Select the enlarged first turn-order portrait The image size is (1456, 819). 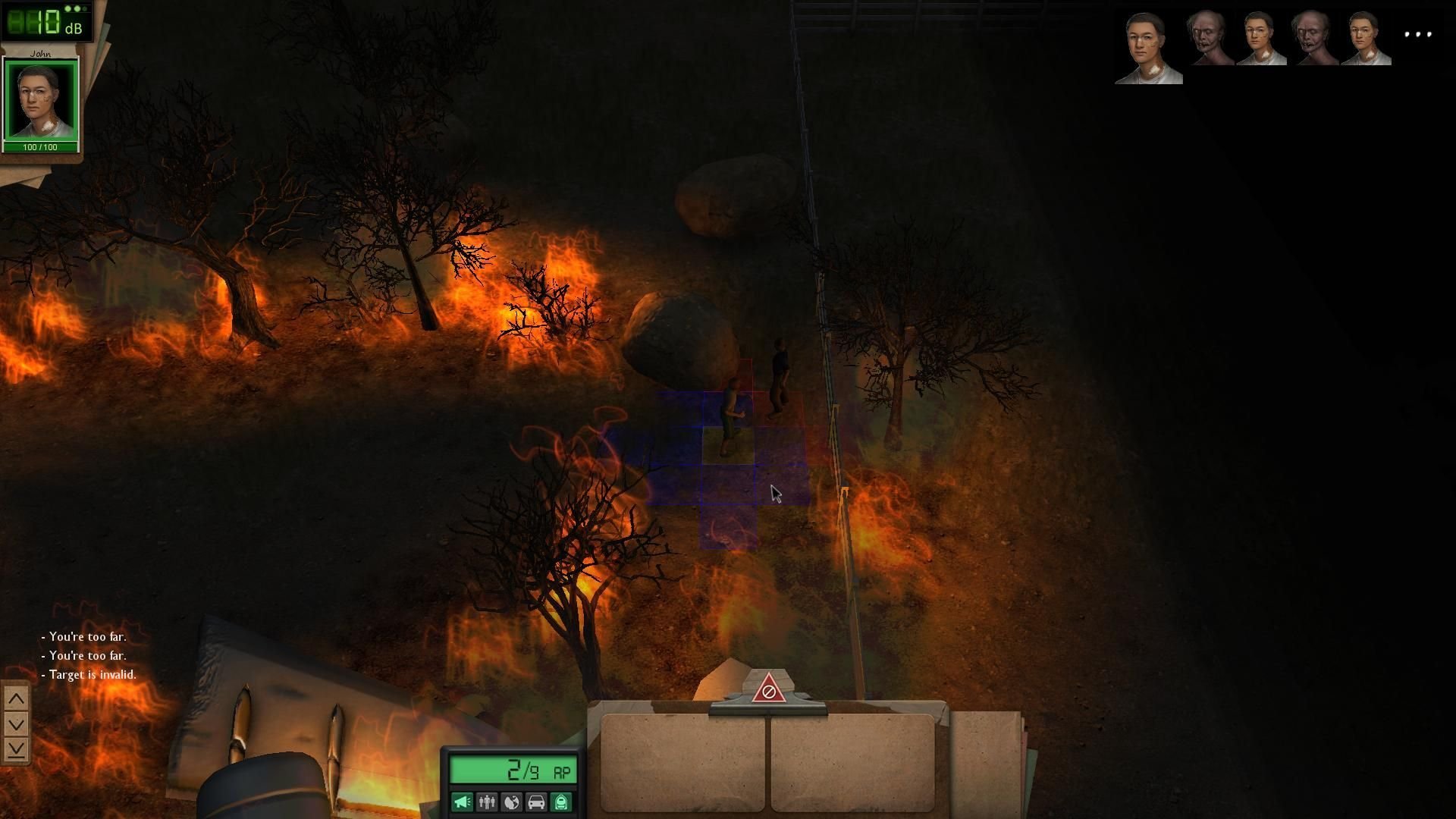[x=1148, y=47]
